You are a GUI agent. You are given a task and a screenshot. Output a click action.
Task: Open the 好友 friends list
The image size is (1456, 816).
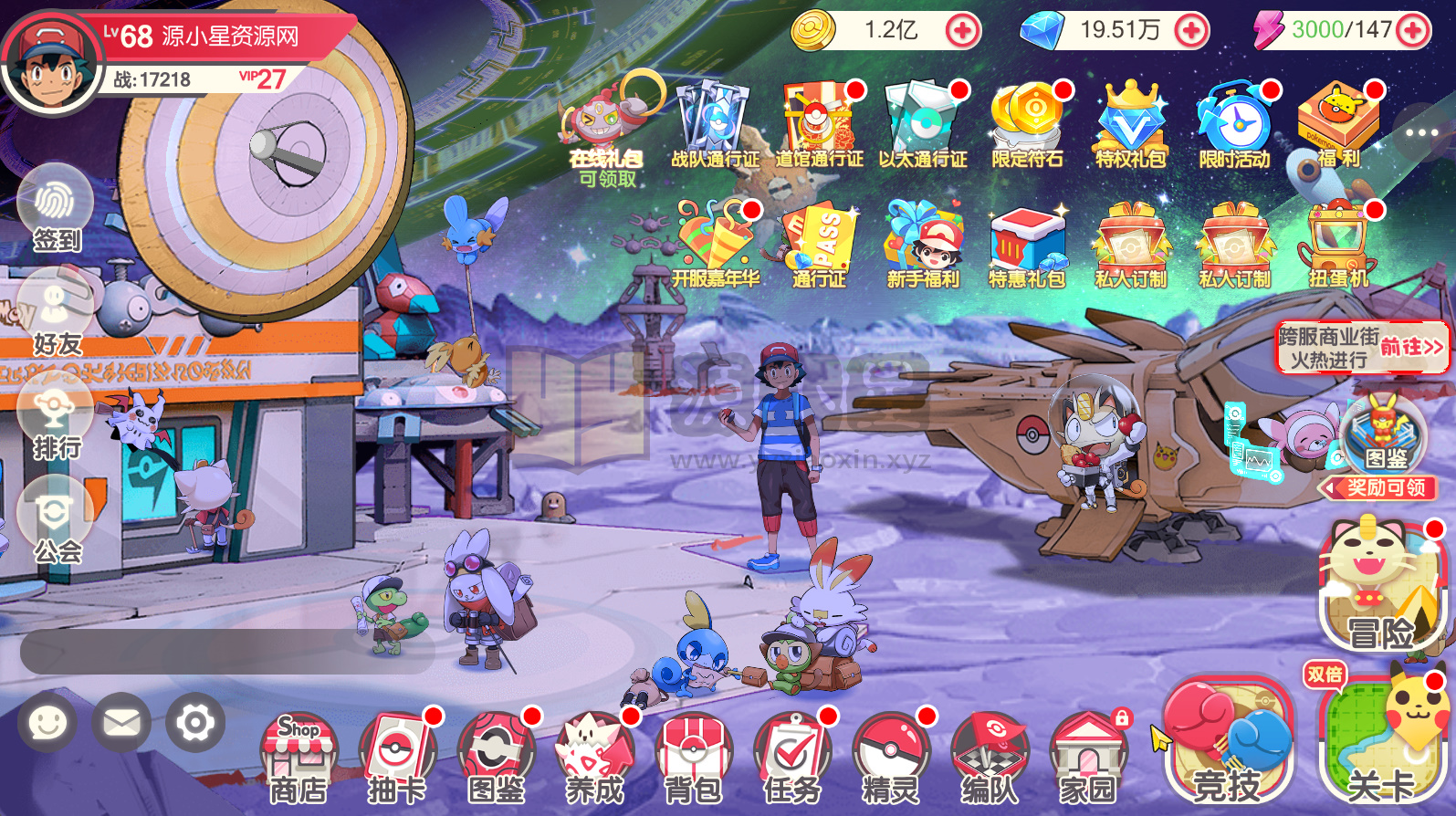[x=56, y=313]
